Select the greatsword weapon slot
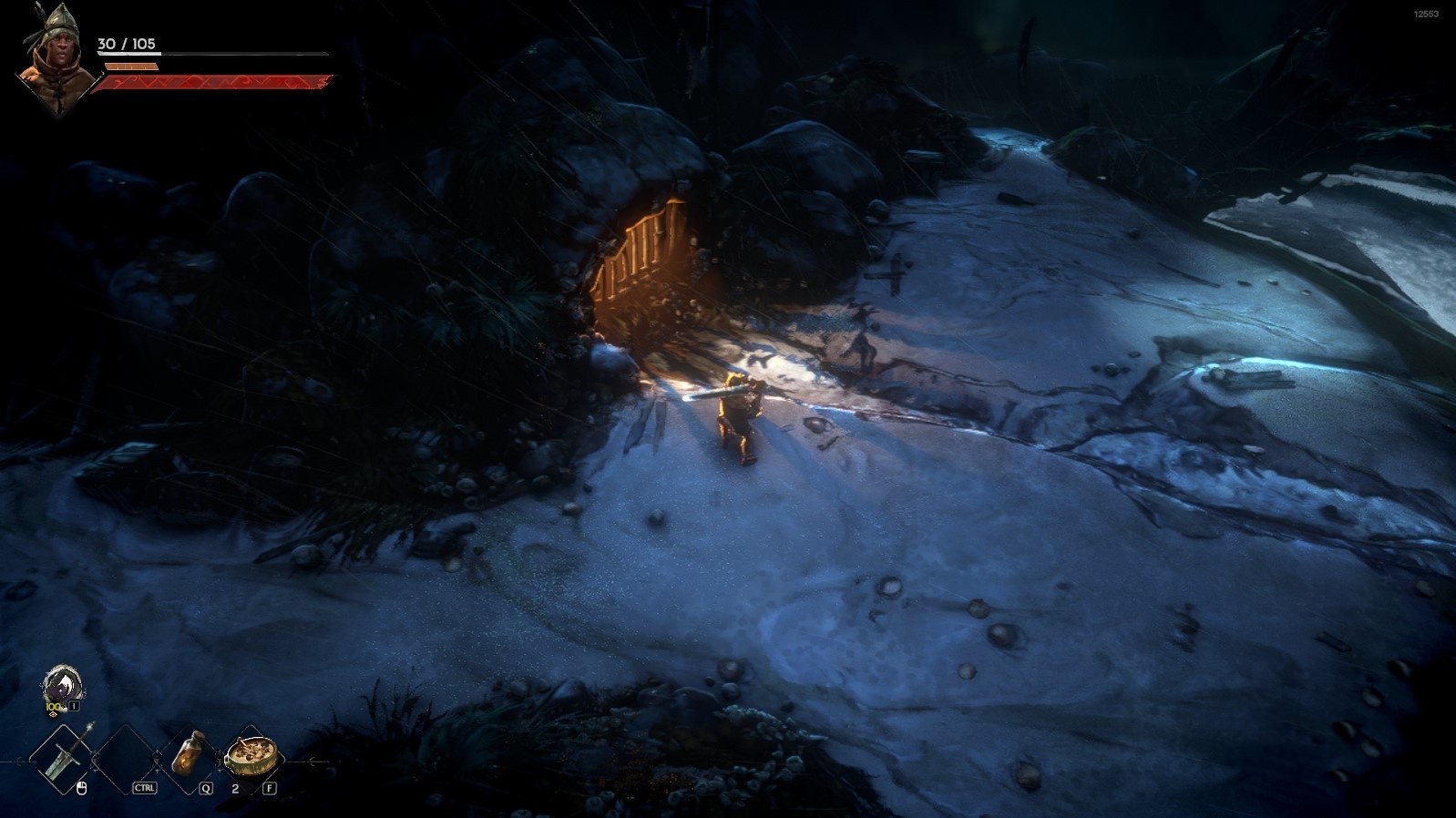 pyautogui.click(x=64, y=755)
